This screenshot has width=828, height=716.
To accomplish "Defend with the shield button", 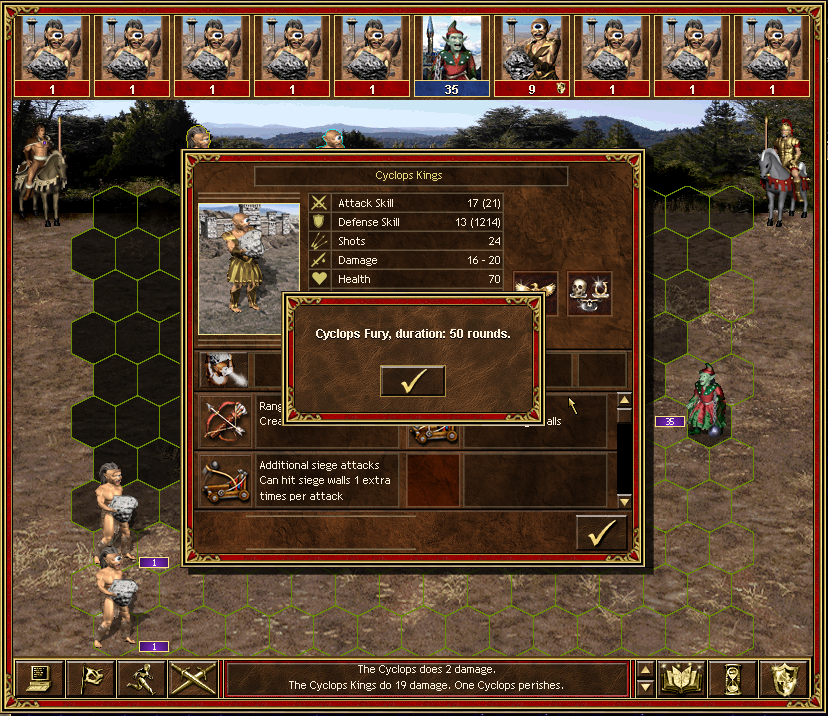I will click(783, 679).
